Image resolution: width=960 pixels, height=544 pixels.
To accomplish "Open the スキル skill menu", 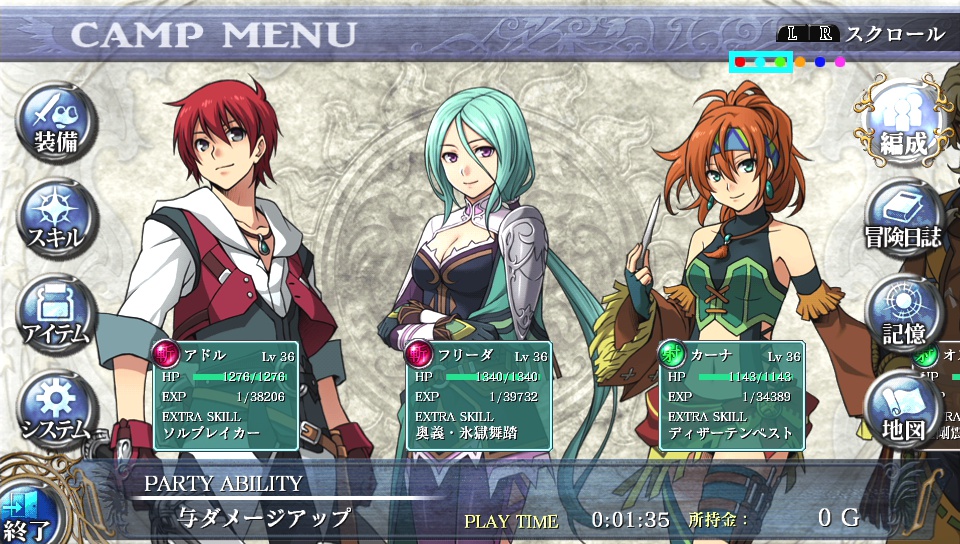I will click(x=56, y=218).
